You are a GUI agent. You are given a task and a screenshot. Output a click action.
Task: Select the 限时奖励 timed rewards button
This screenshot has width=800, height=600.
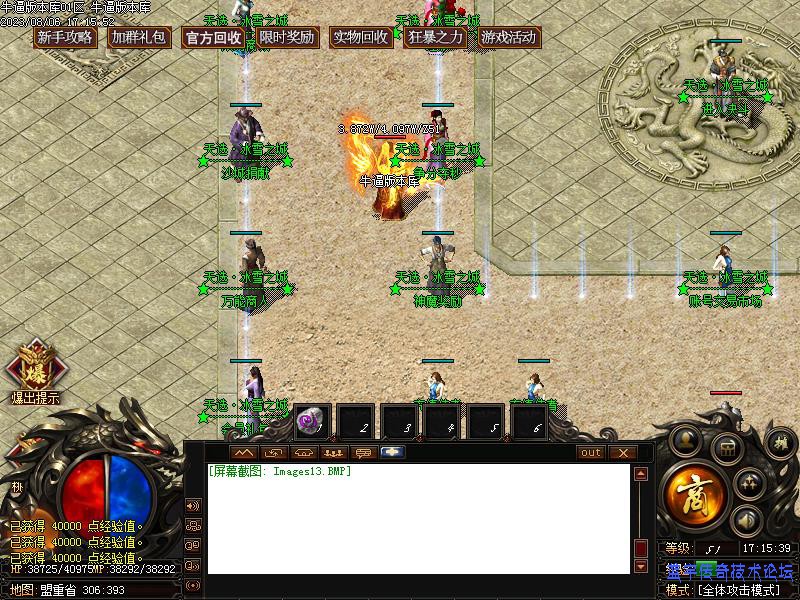point(287,38)
